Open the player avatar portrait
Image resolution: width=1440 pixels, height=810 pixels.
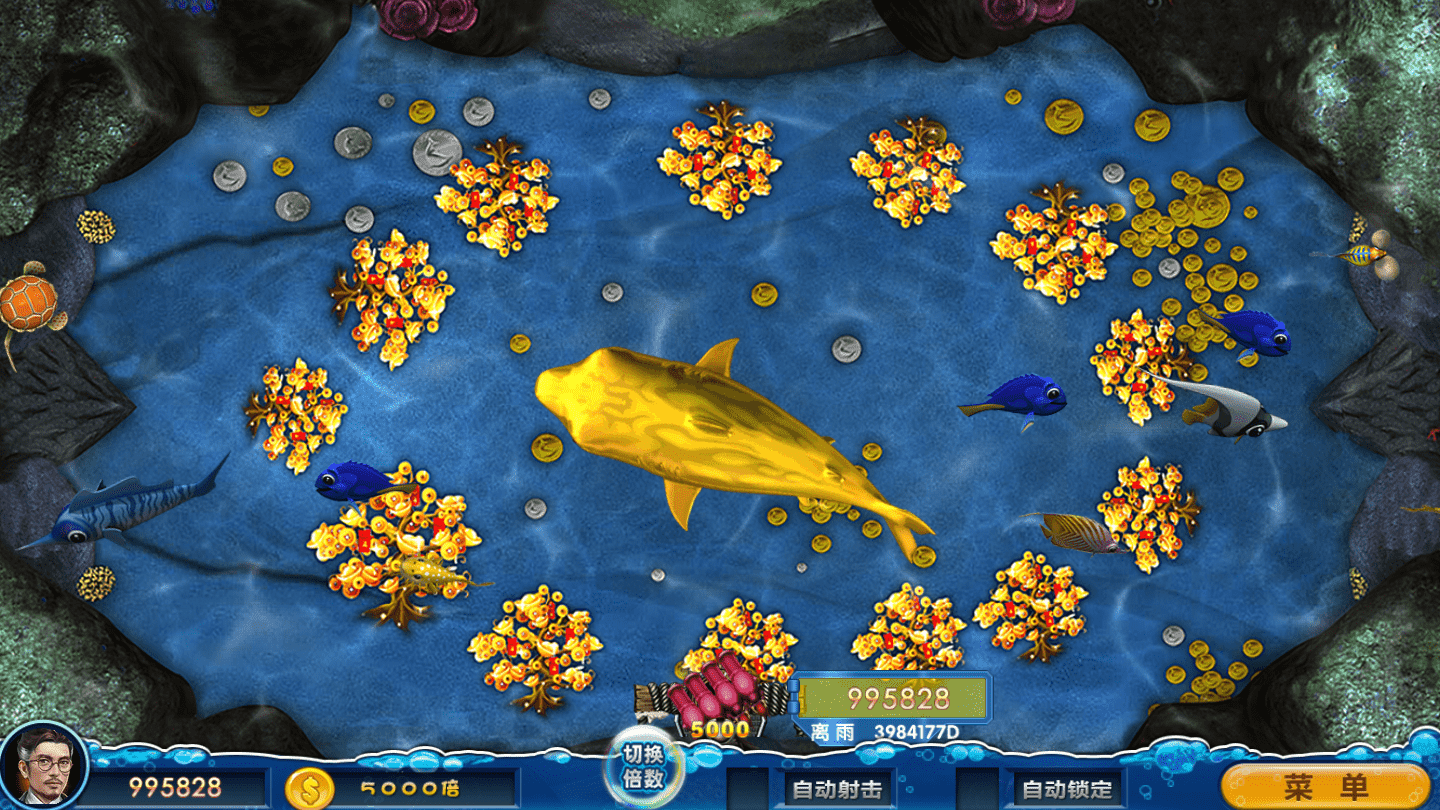click(x=43, y=766)
